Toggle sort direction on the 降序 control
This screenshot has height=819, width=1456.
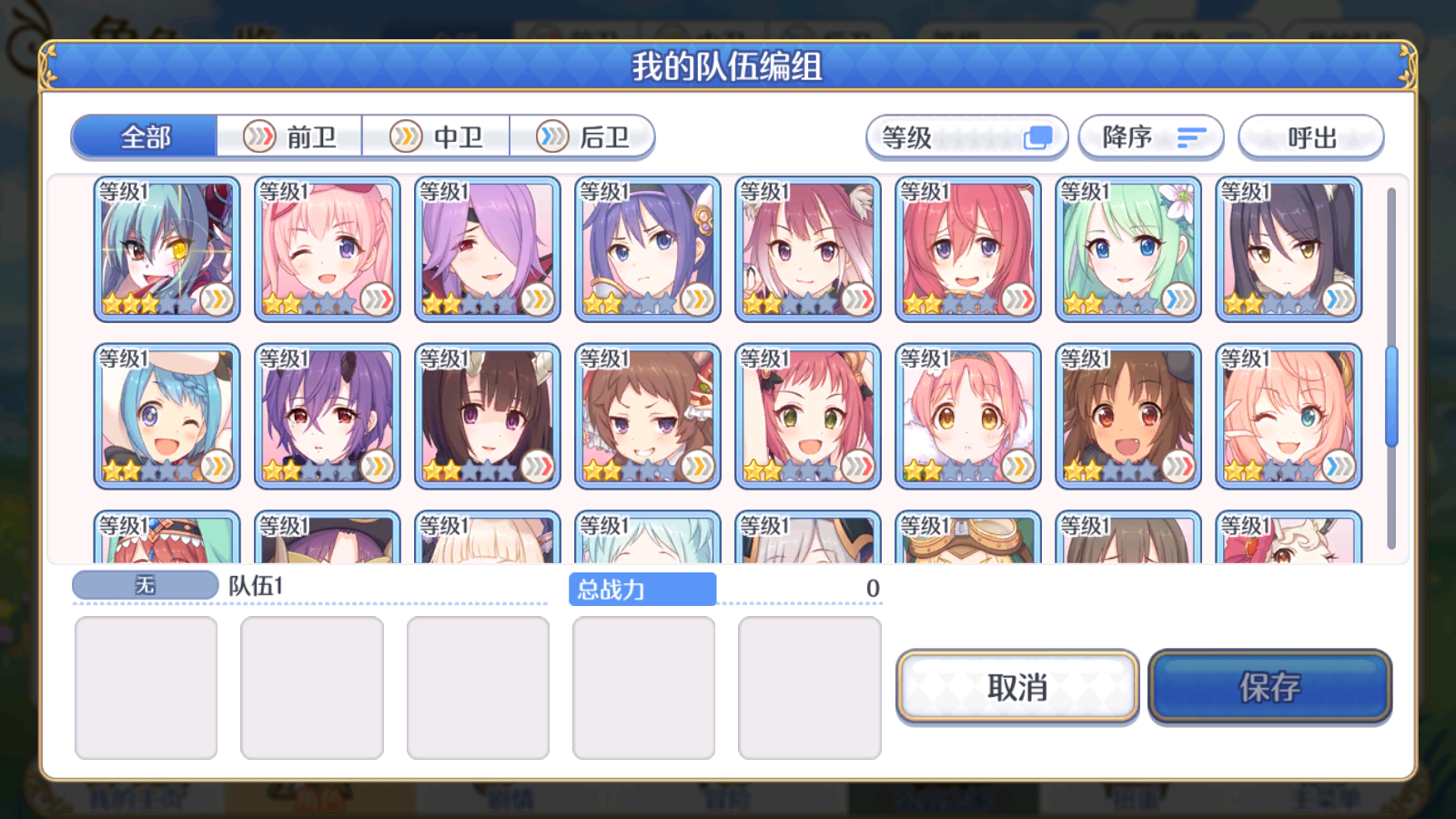(1151, 136)
